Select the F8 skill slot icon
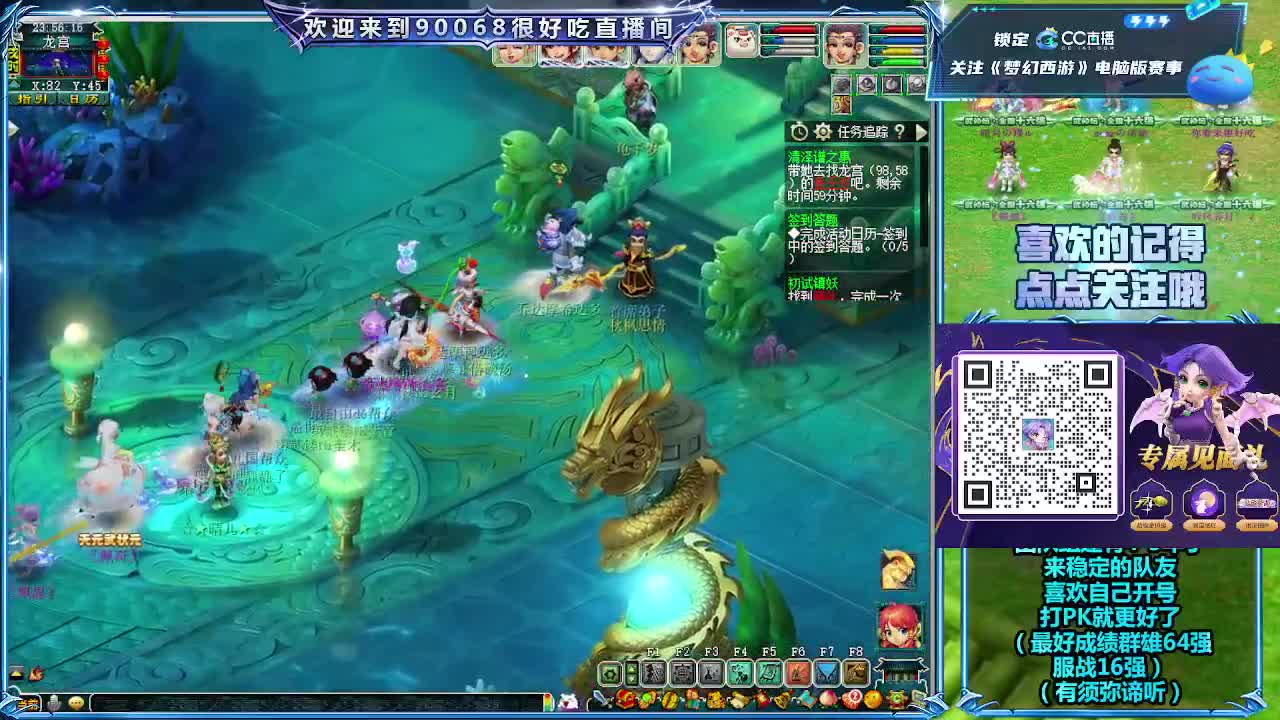The image size is (1280, 720). [854, 672]
